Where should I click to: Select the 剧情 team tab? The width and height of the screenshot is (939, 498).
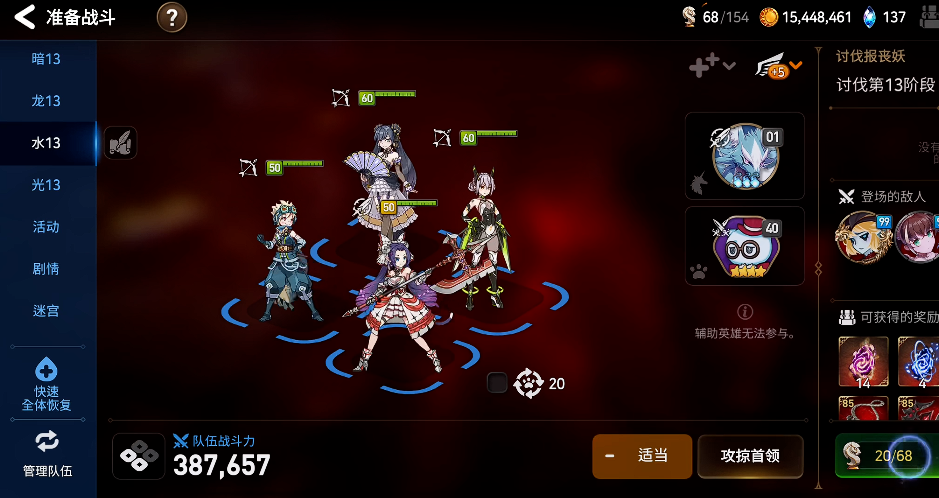click(x=47, y=269)
